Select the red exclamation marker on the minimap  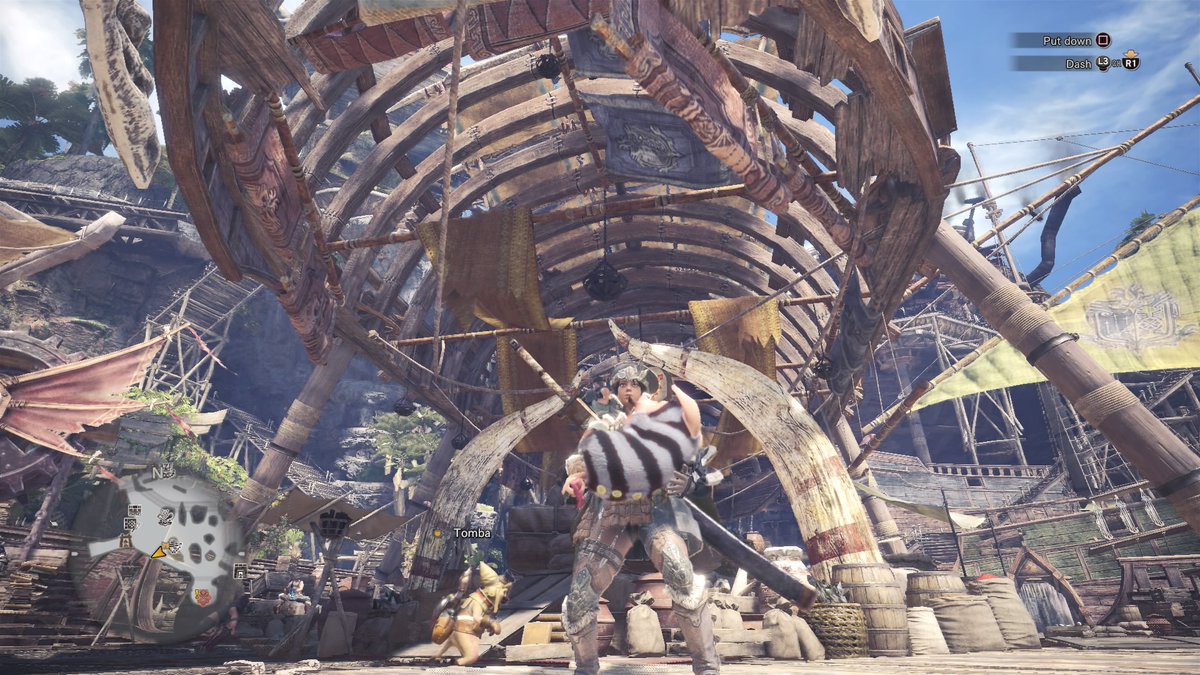[x=203, y=597]
